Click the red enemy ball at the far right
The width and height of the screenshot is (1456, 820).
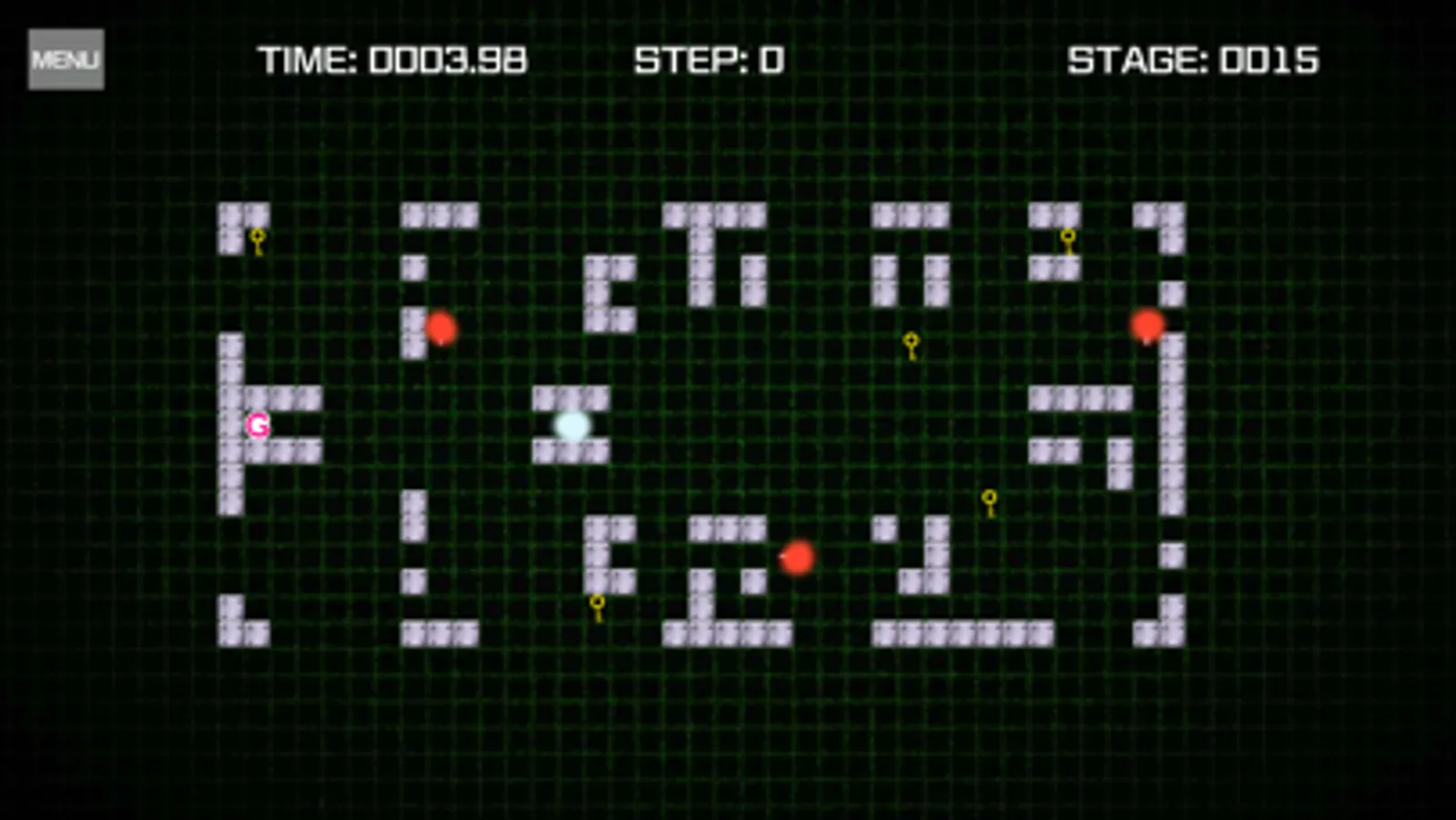tap(1145, 324)
